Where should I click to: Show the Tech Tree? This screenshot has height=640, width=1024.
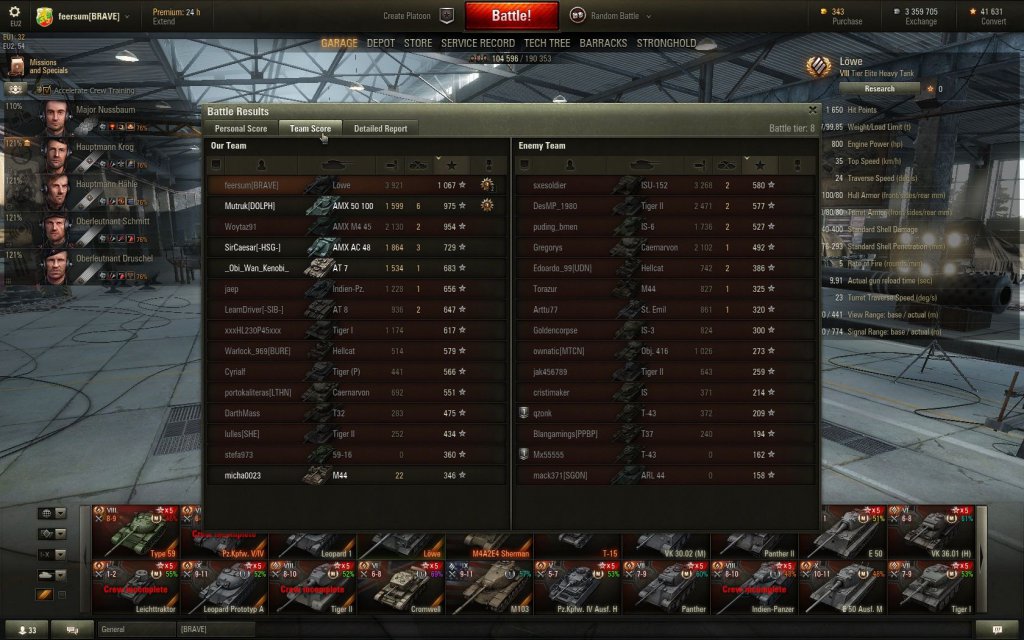pos(547,44)
